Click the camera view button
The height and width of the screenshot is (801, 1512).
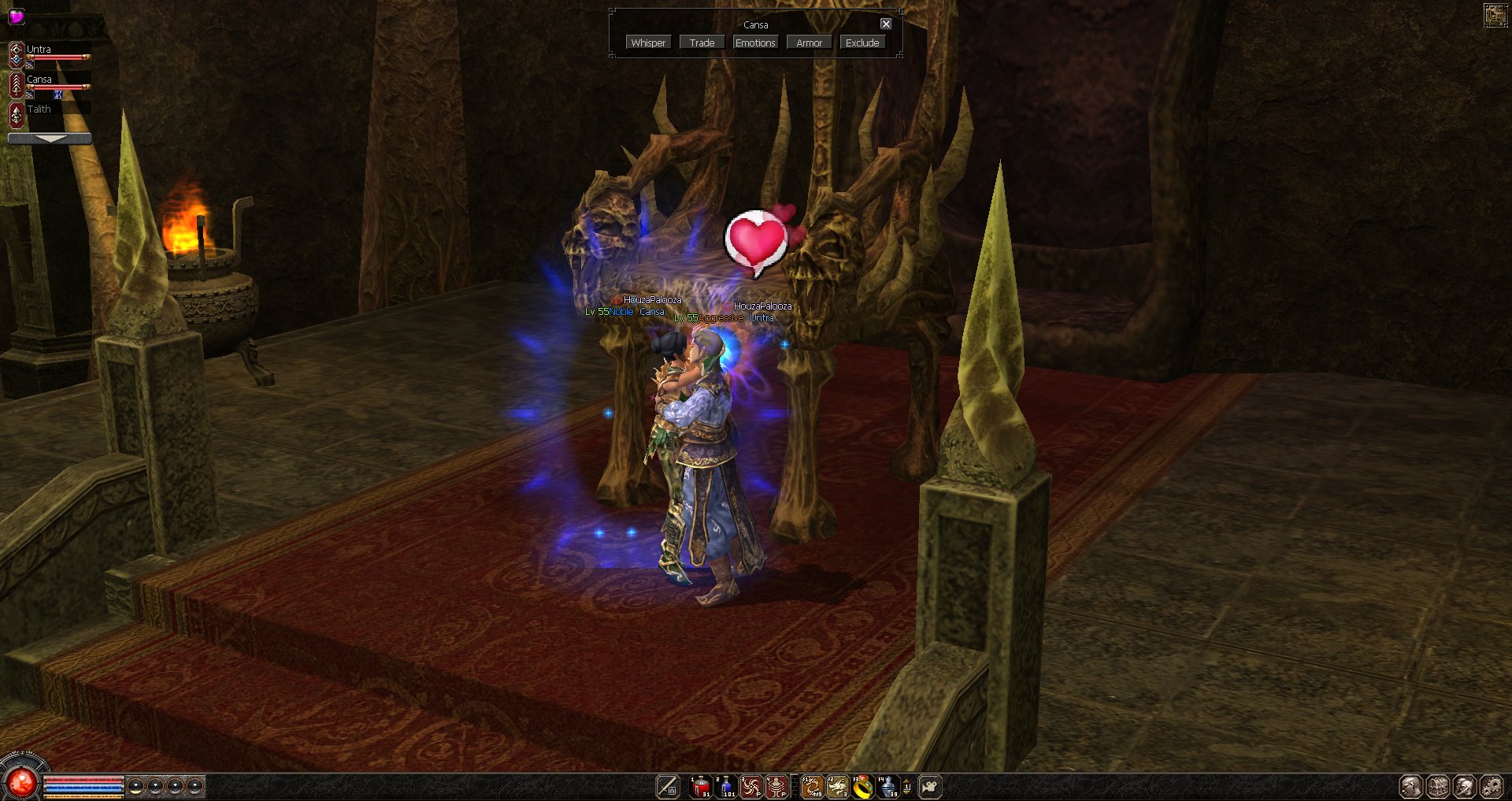(930, 786)
